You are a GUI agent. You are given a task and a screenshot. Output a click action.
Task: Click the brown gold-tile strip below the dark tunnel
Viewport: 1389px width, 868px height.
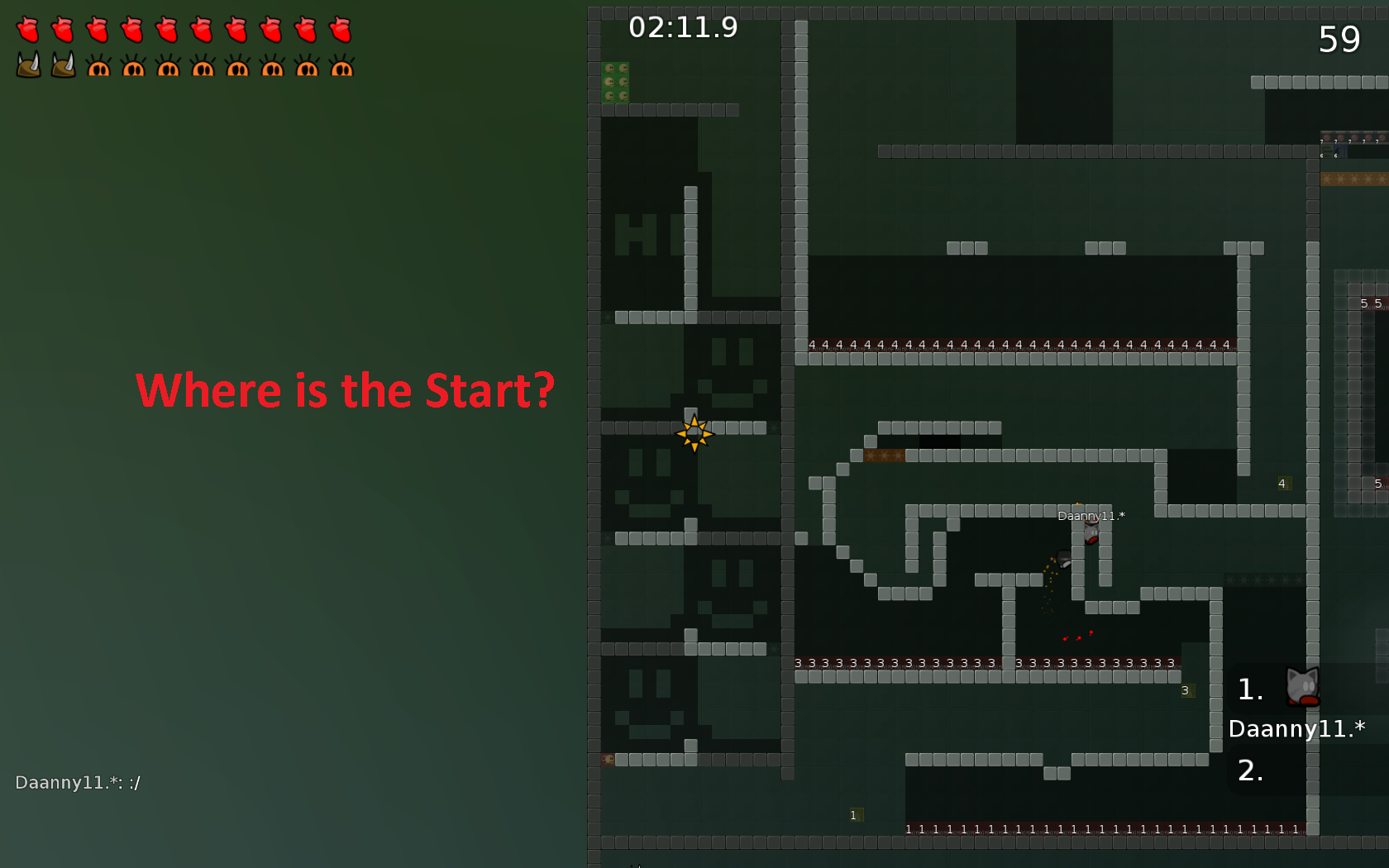click(x=886, y=455)
